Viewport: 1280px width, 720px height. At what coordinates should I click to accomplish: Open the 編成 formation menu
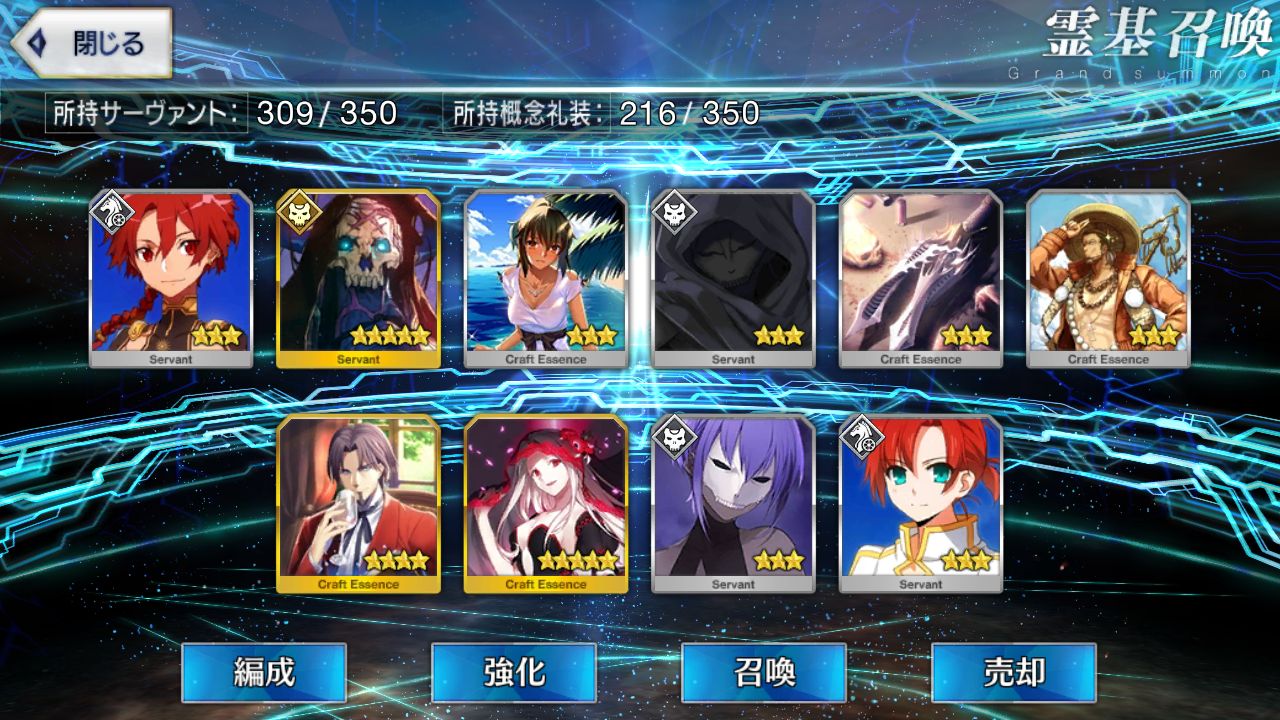tap(264, 672)
